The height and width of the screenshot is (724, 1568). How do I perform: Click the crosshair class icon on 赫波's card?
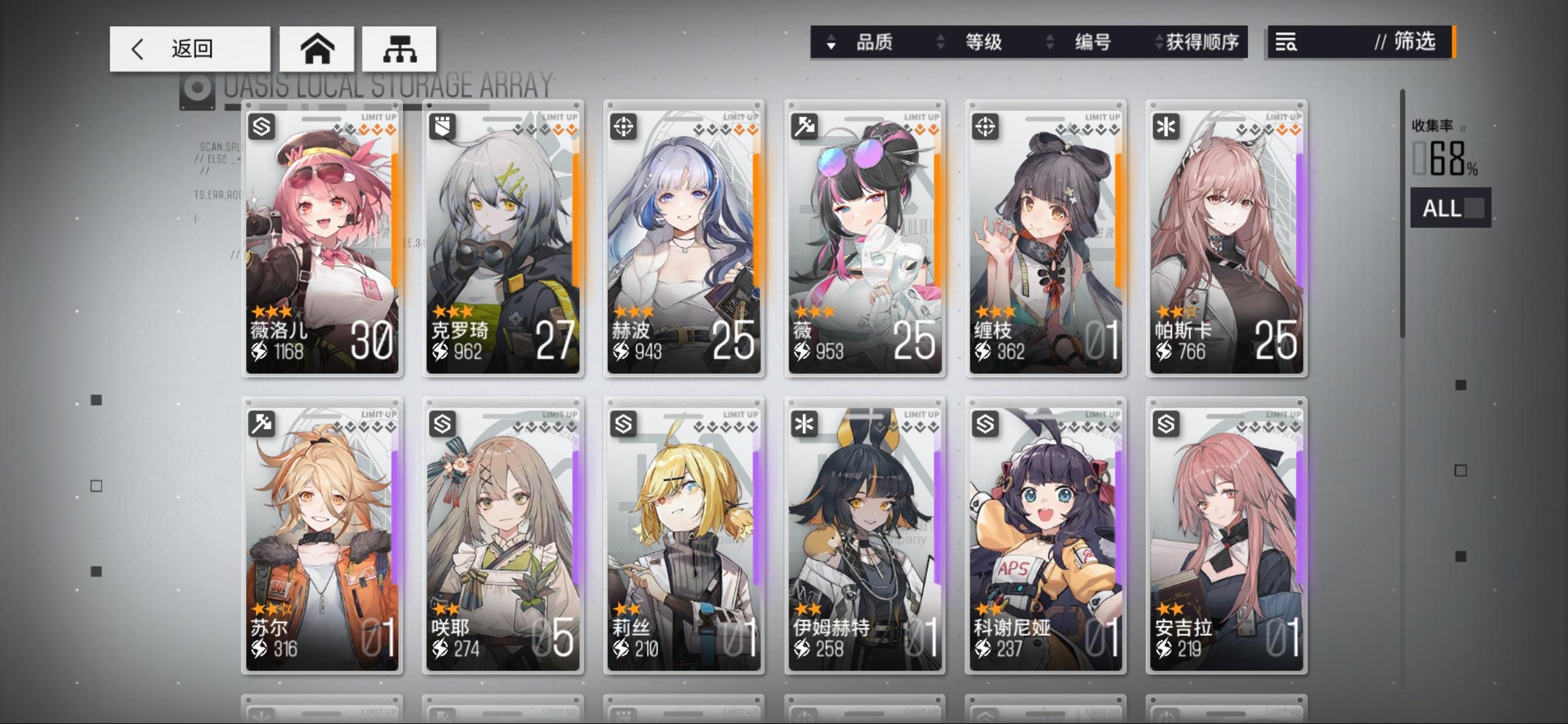[x=624, y=128]
